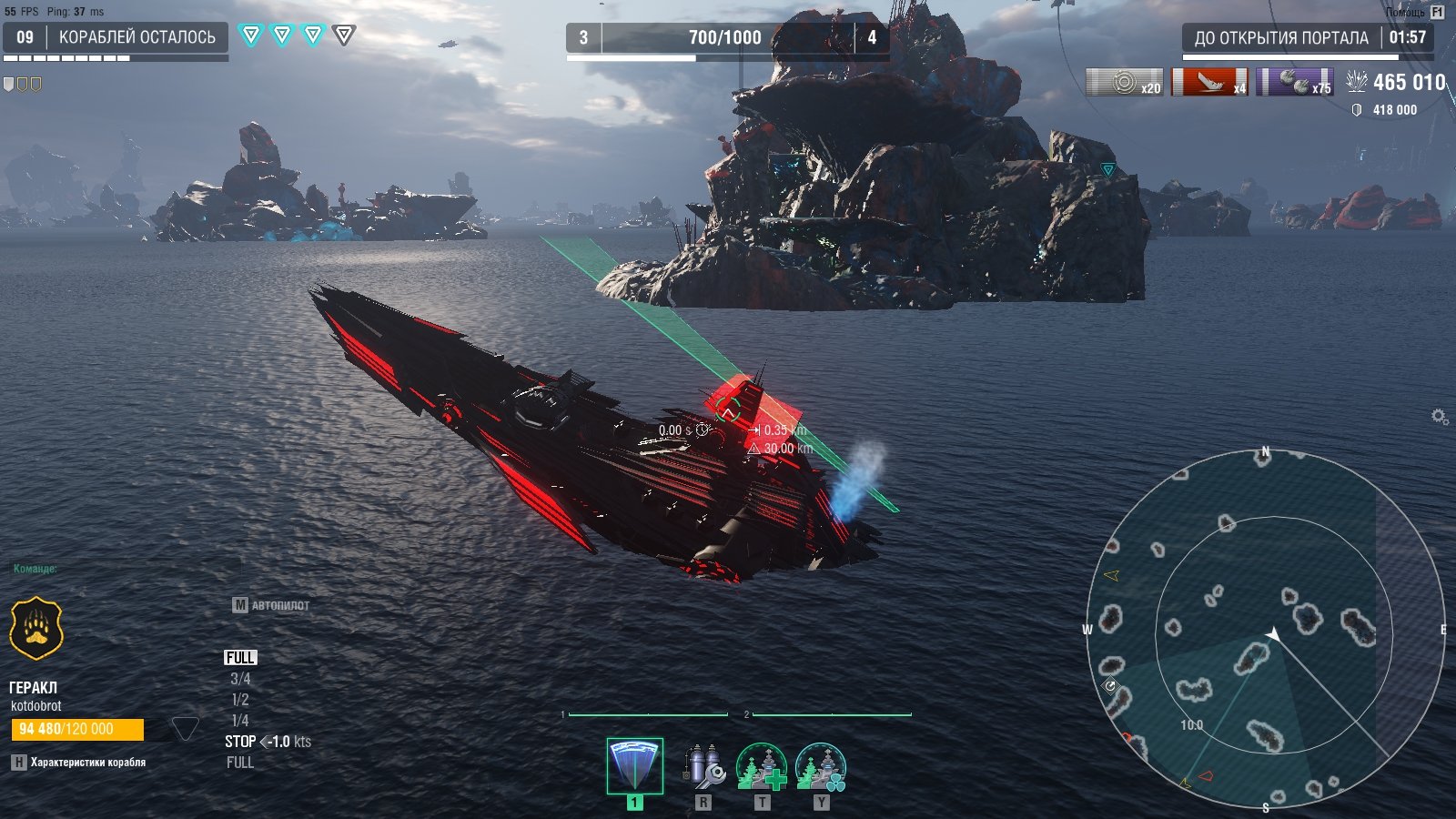Select the red ship-sinking ribbon x4
This screenshot has width=1456, height=819.
(1209, 83)
